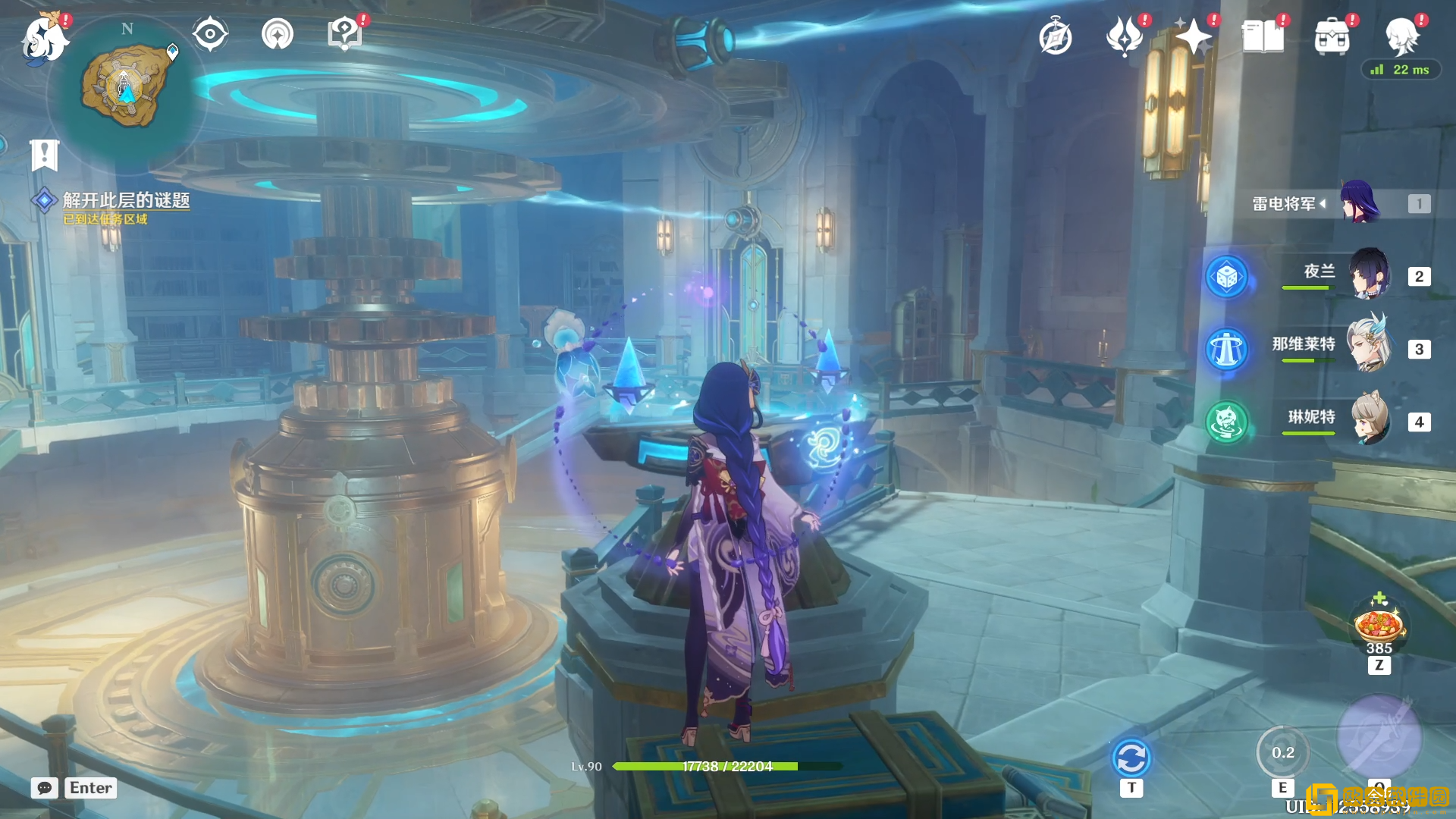Click the blue swap gadget button
1456x819 pixels.
click(1131, 758)
